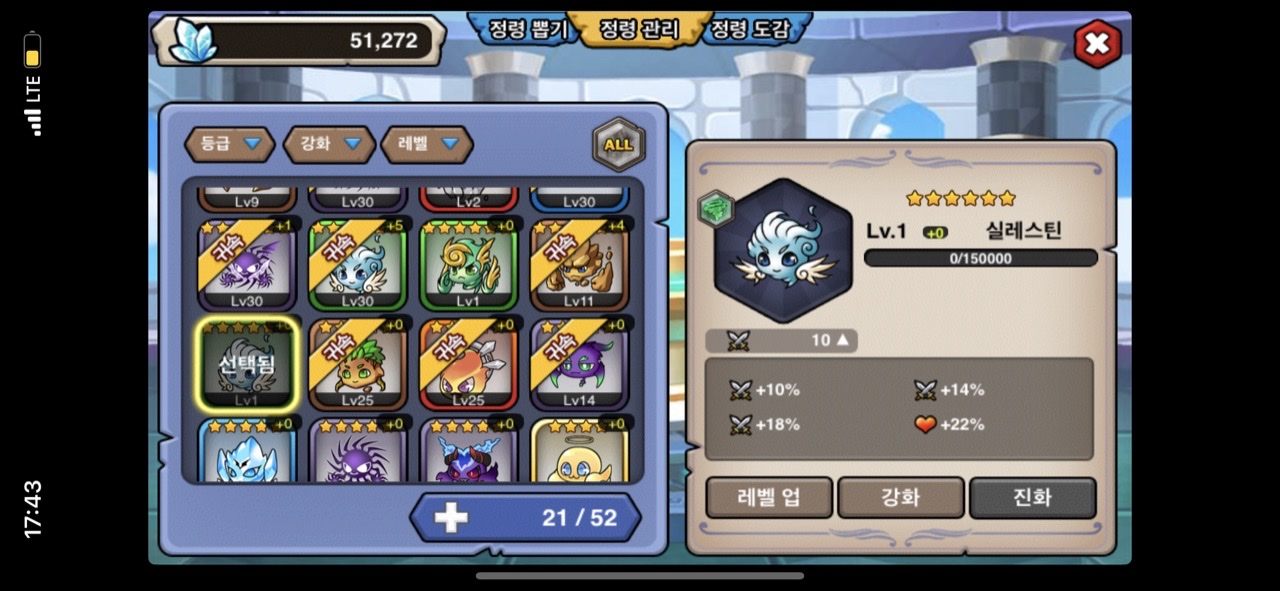Choose the green winged spirit Lv1
The height and width of the screenshot is (591, 1280).
pos(469,265)
